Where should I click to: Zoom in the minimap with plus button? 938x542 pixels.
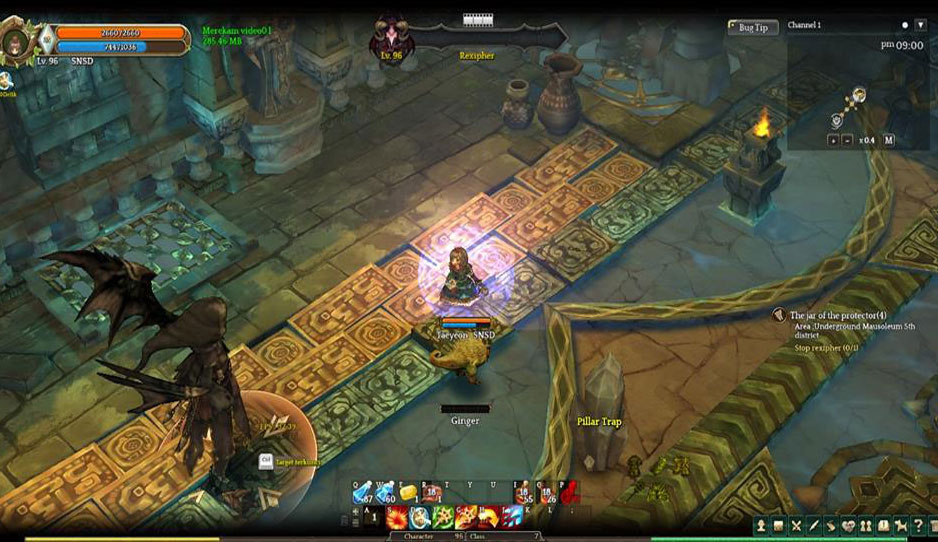pyautogui.click(x=833, y=140)
